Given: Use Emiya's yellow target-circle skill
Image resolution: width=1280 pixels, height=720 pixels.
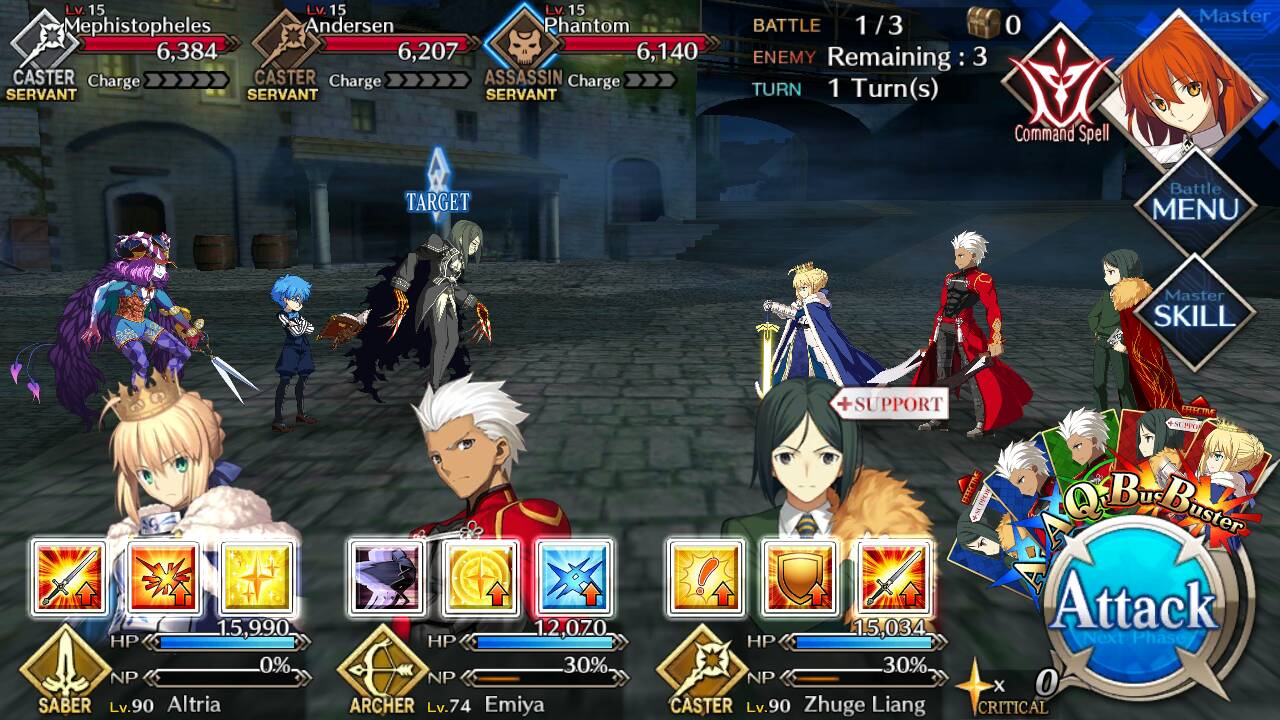Looking at the screenshot, I should [481, 577].
